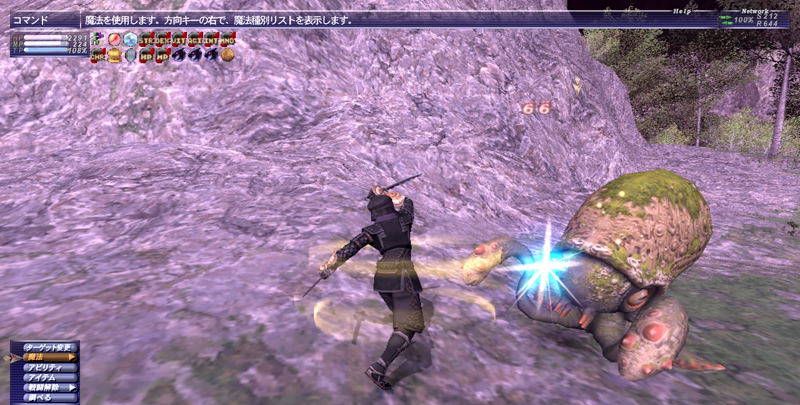Click the STR boost status icon
The image size is (800, 405).
pos(147,39)
